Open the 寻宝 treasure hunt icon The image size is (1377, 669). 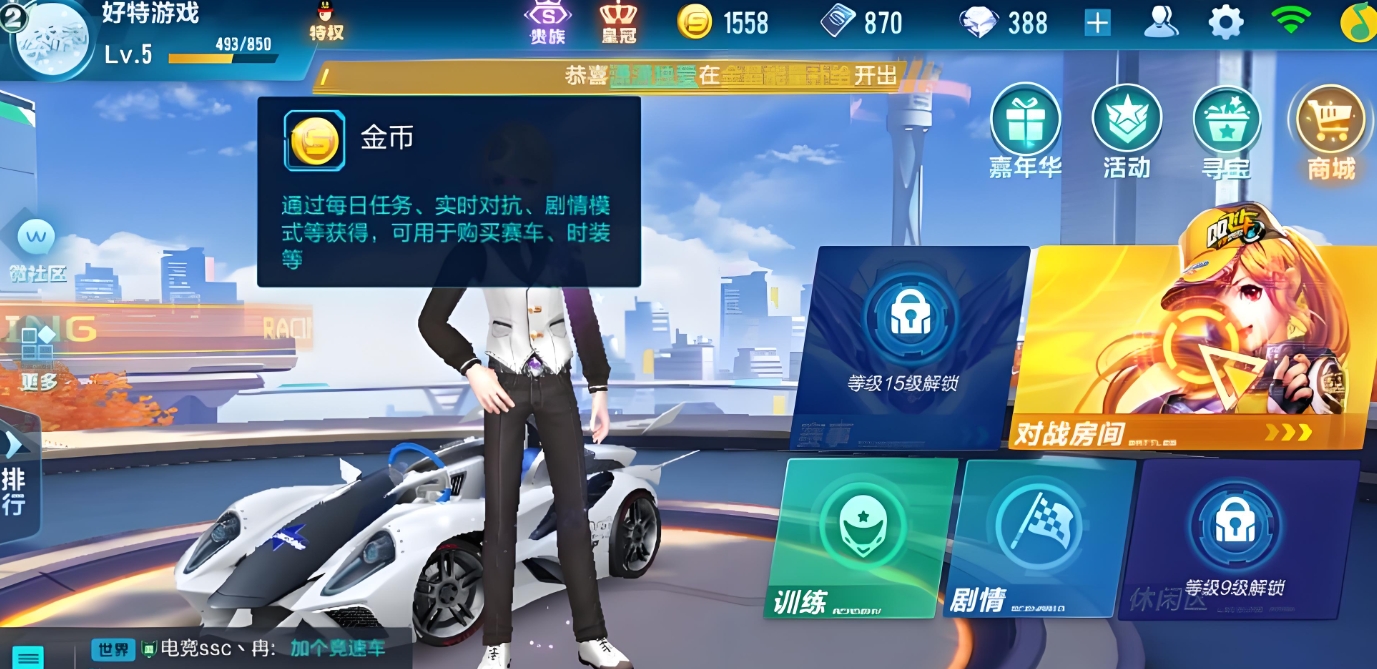1227,130
